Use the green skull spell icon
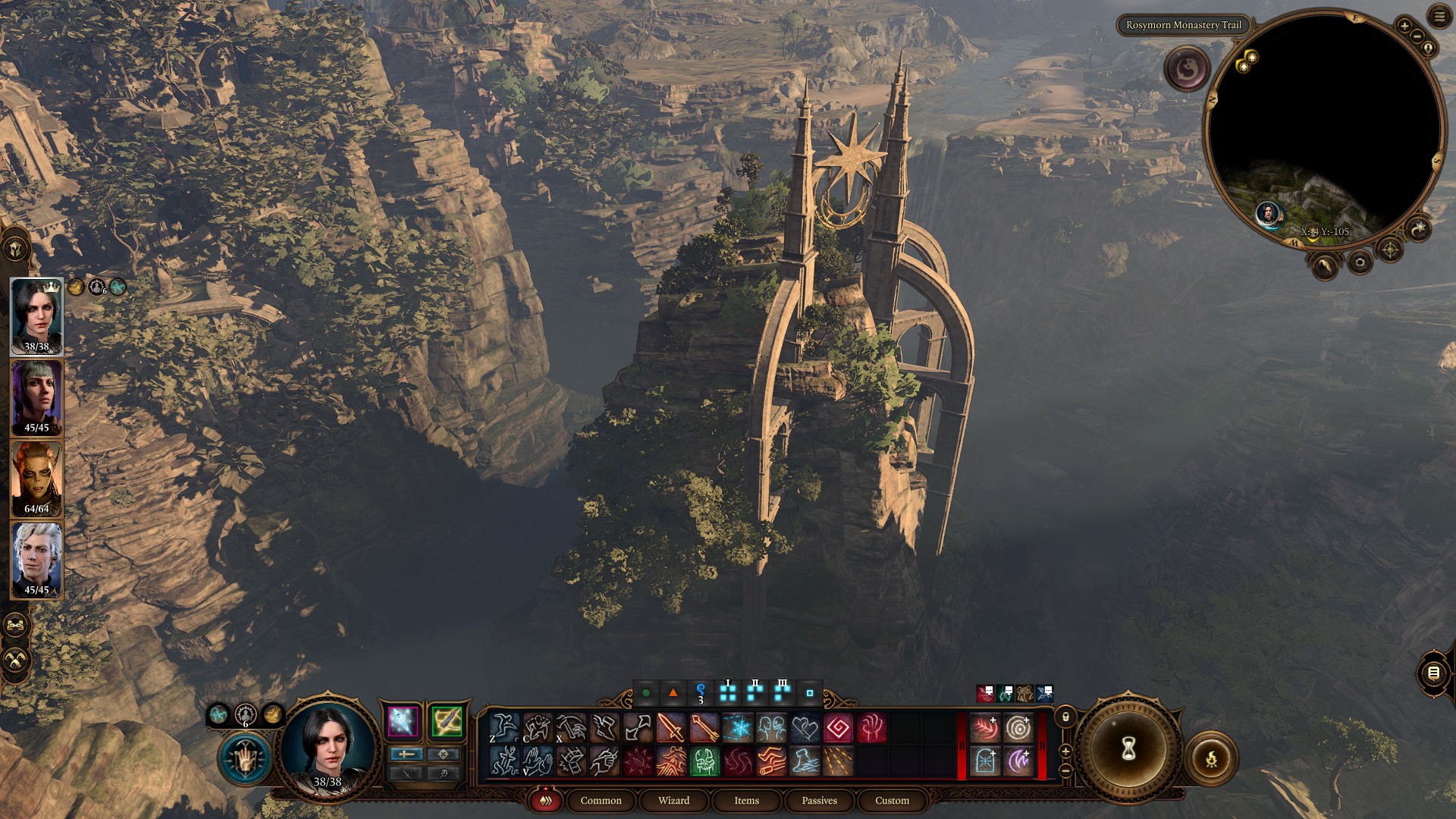The image size is (1456, 819). tap(704, 761)
